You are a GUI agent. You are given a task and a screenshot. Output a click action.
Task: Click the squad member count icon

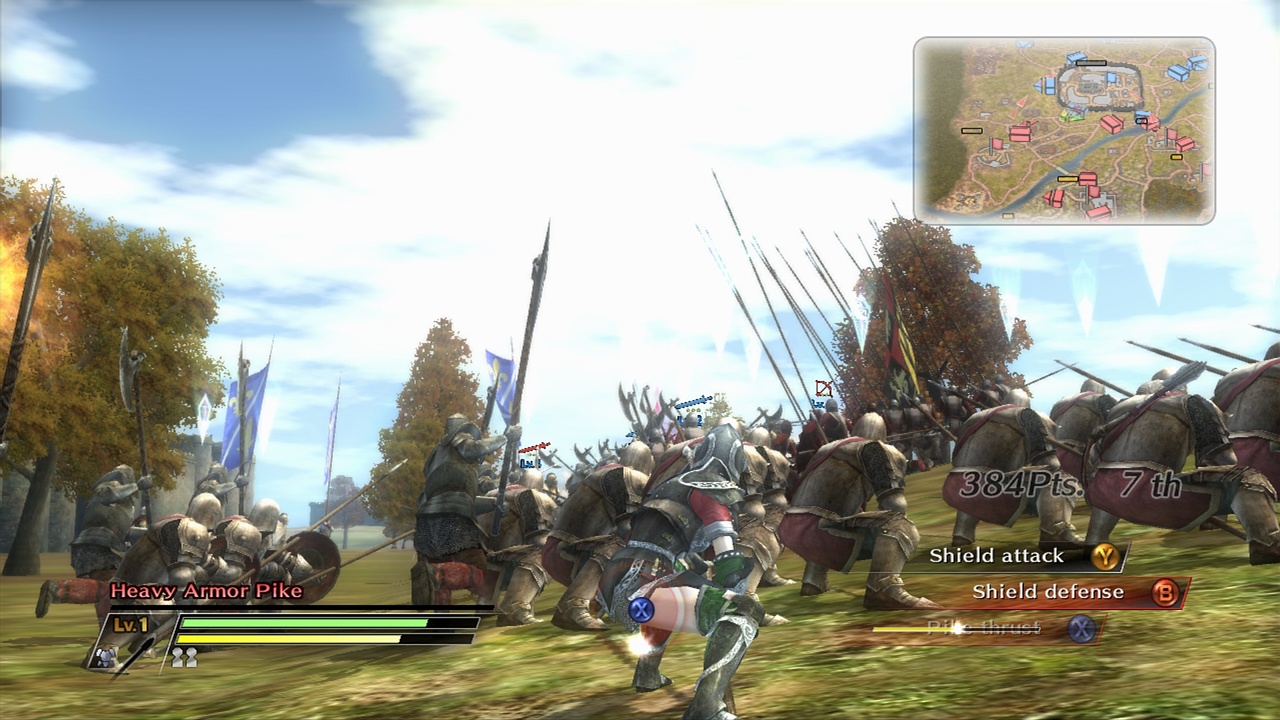coord(184,656)
